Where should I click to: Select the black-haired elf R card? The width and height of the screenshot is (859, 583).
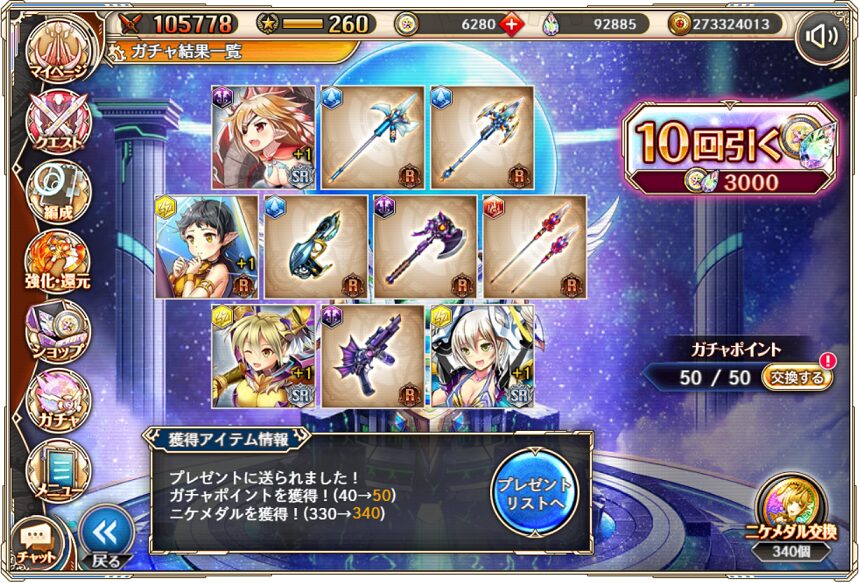pyautogui.click(x=208, y=246)
